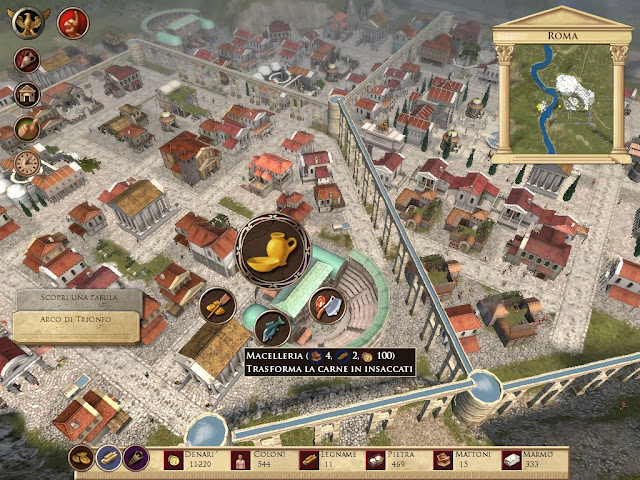Click the purple round button on bottom bar
640x480 pixels.
click(136, 459)
